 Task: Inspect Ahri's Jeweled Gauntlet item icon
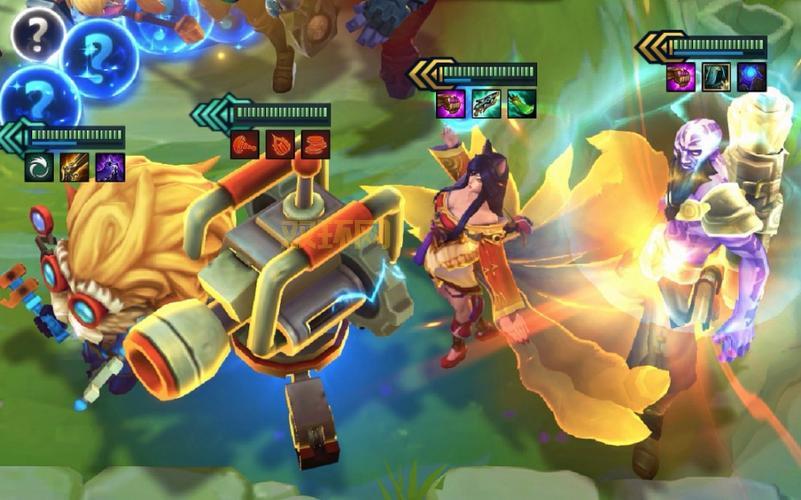(x=451, y=104)
